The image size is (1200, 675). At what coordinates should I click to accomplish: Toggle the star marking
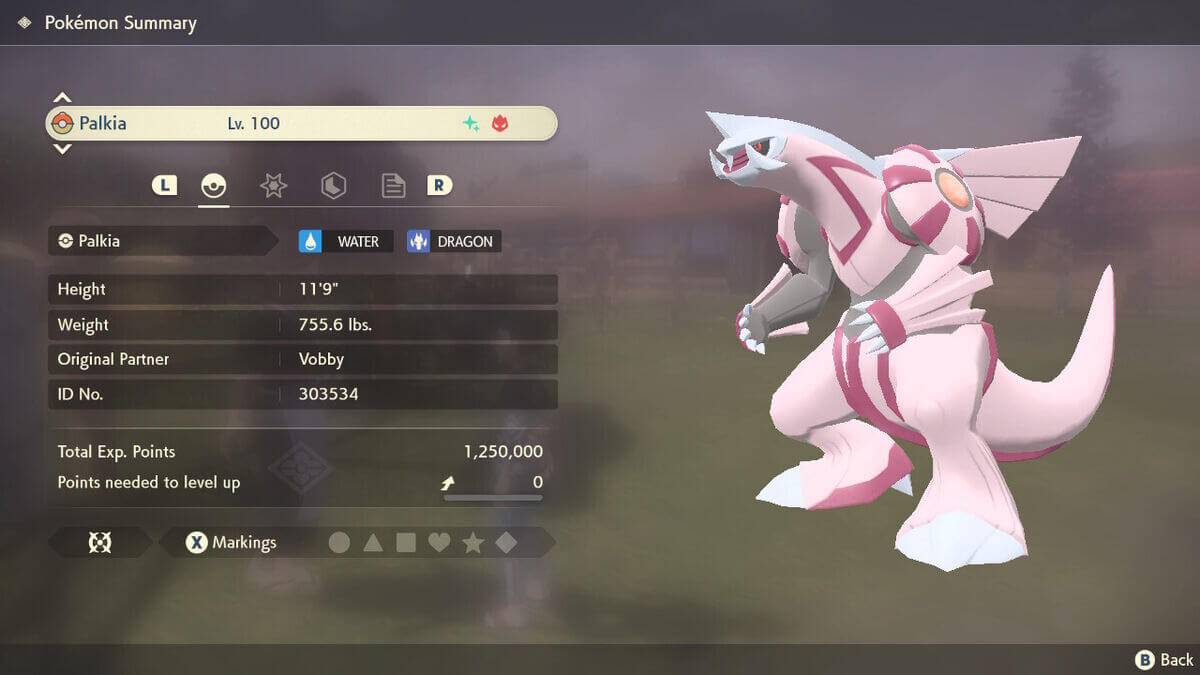473,543
